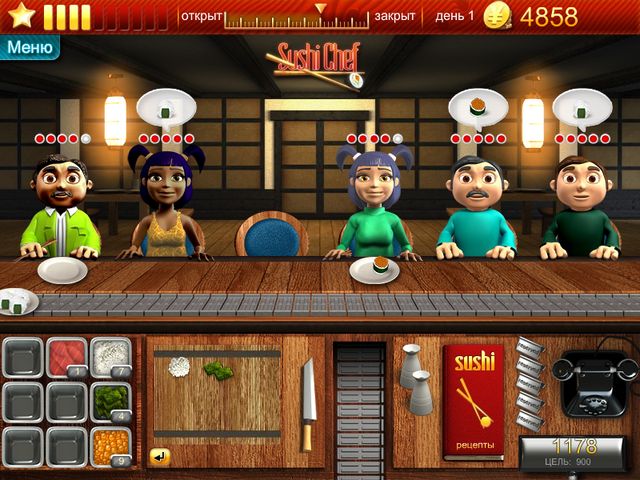Select the rice ingredient tray

click(x=110, y=358)
